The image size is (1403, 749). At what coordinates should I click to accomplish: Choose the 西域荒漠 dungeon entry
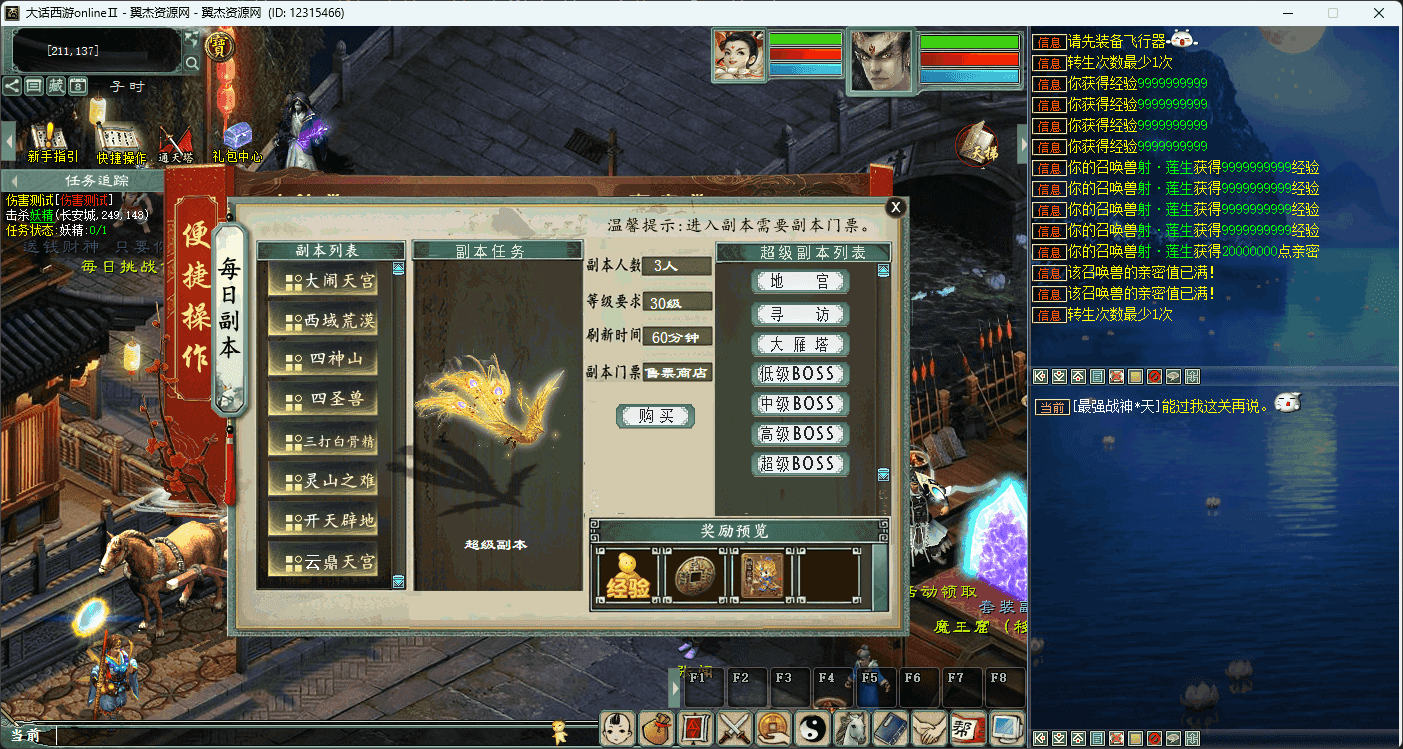pyautogui.click(x=323, y=321)
